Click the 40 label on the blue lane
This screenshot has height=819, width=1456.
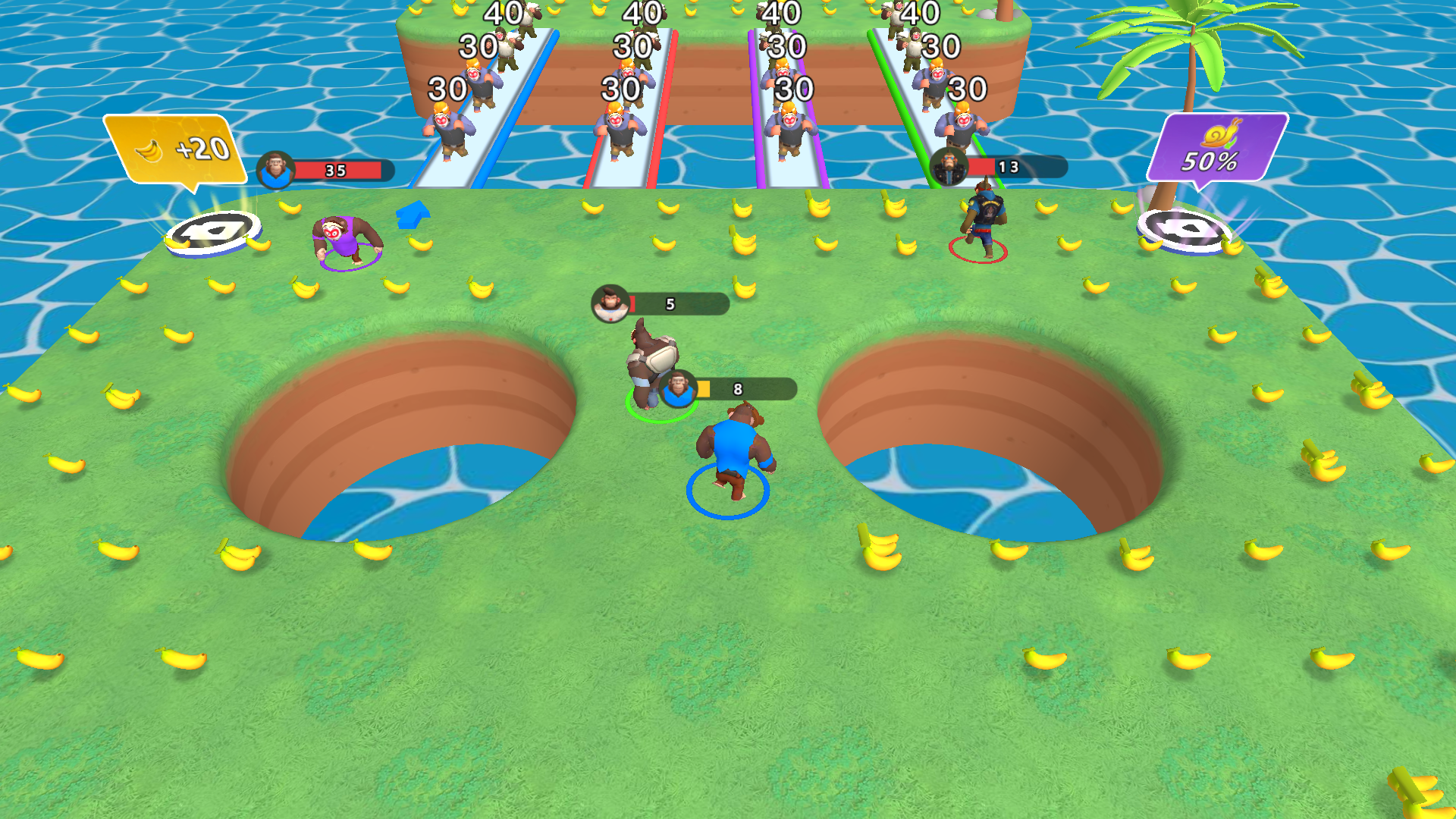point(504,12)
